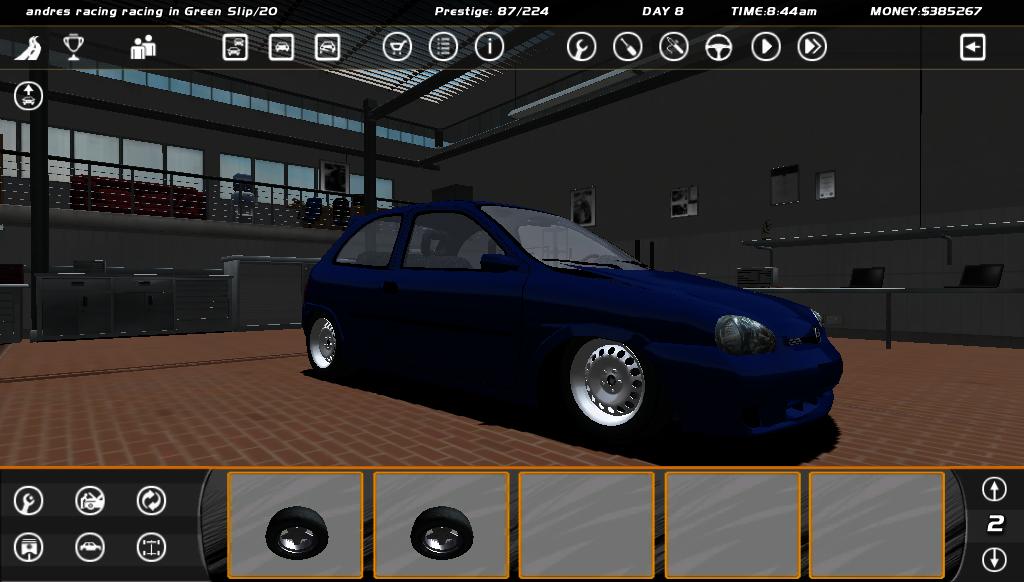The height and width of the screenshot is (582, 1024).
Task: Select the piston engine parts category
Action: [x=29, y=547]
